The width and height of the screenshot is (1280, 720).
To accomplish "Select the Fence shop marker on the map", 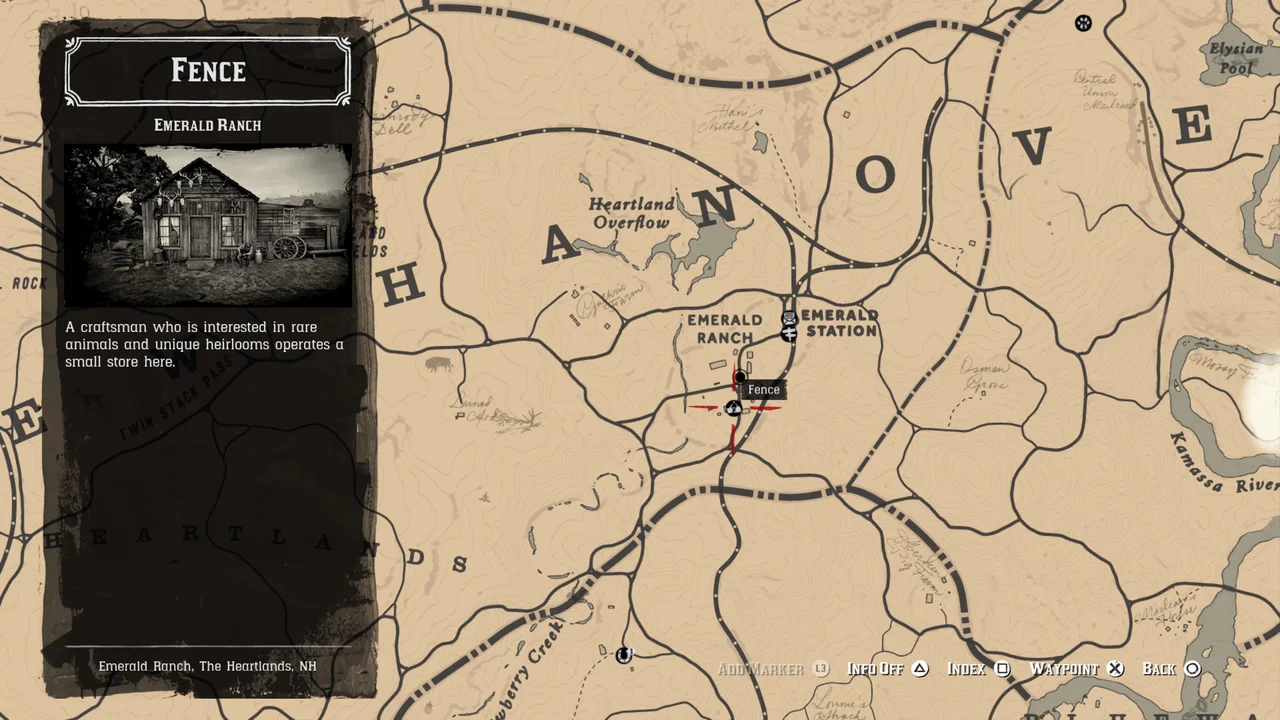I will [740, 377].
